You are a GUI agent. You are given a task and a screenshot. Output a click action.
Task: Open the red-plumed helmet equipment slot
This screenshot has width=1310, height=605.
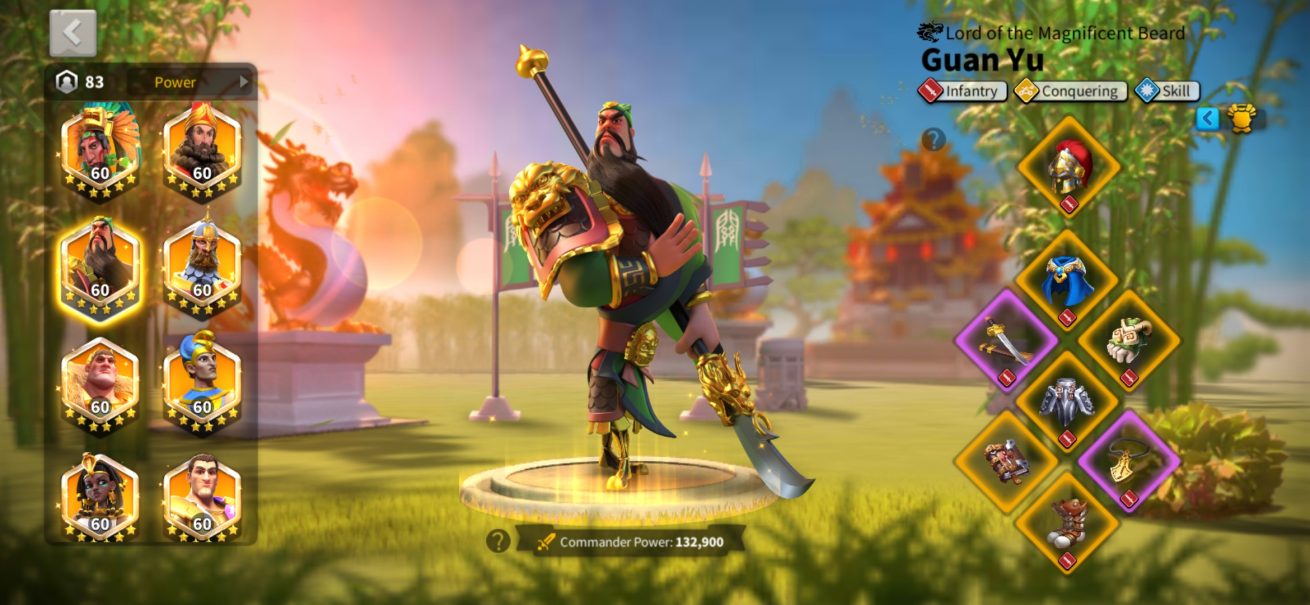tap(1068, 166)
